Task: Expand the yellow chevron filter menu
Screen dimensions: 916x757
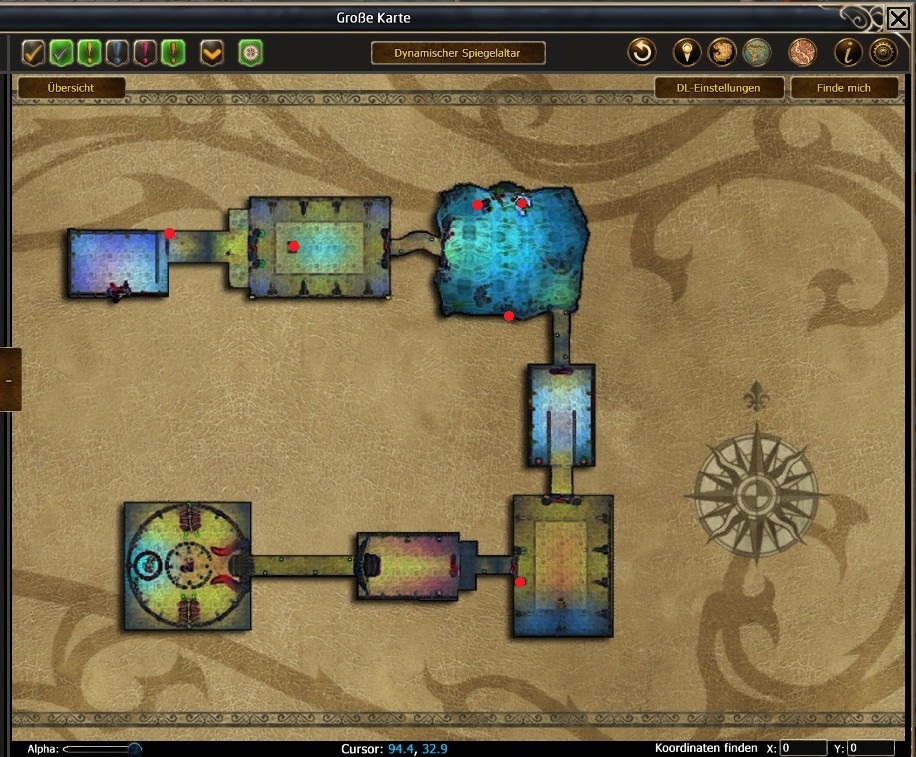Action: coord(211,52)
